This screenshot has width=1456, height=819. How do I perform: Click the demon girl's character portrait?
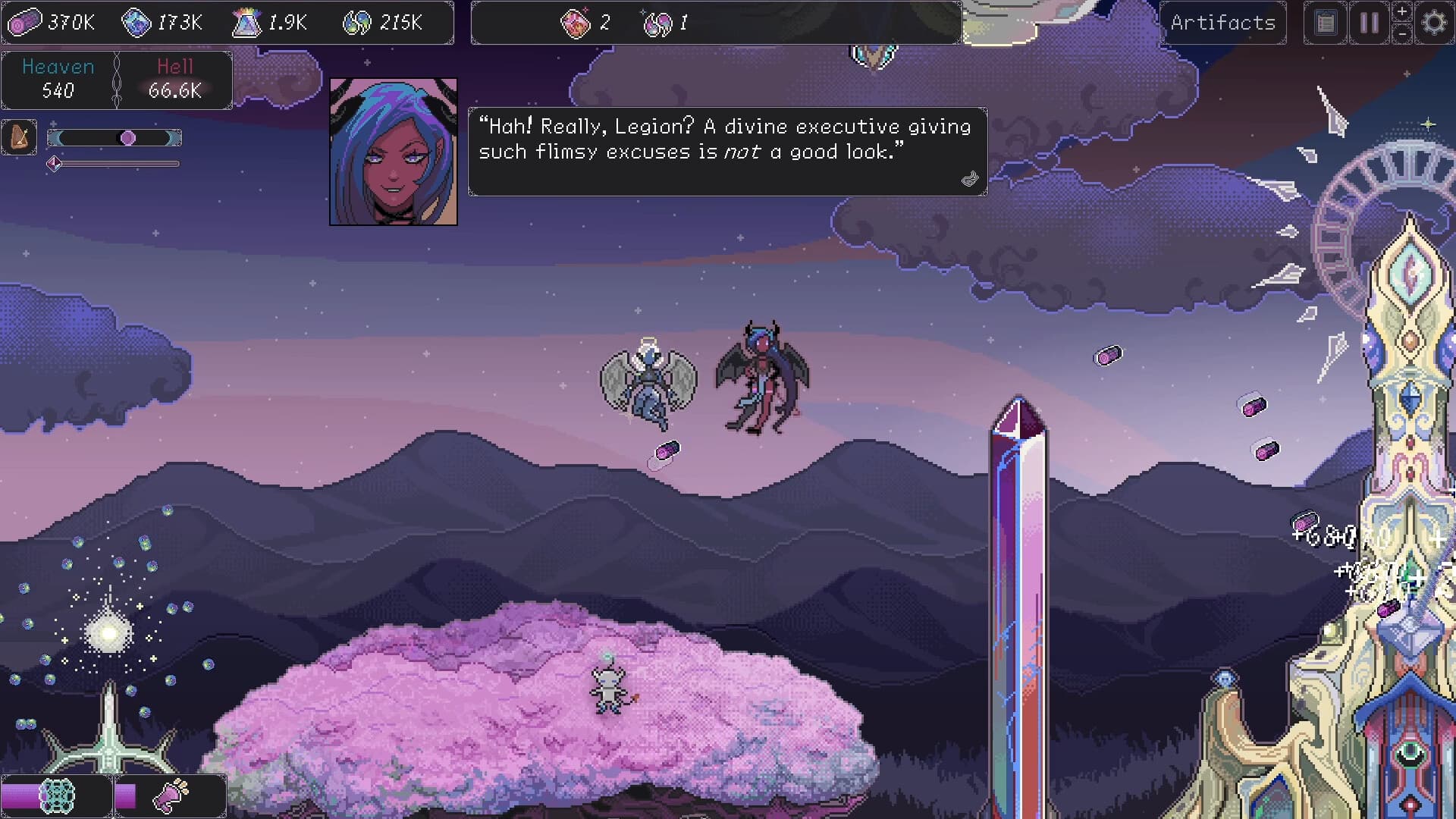click(394, 151)
